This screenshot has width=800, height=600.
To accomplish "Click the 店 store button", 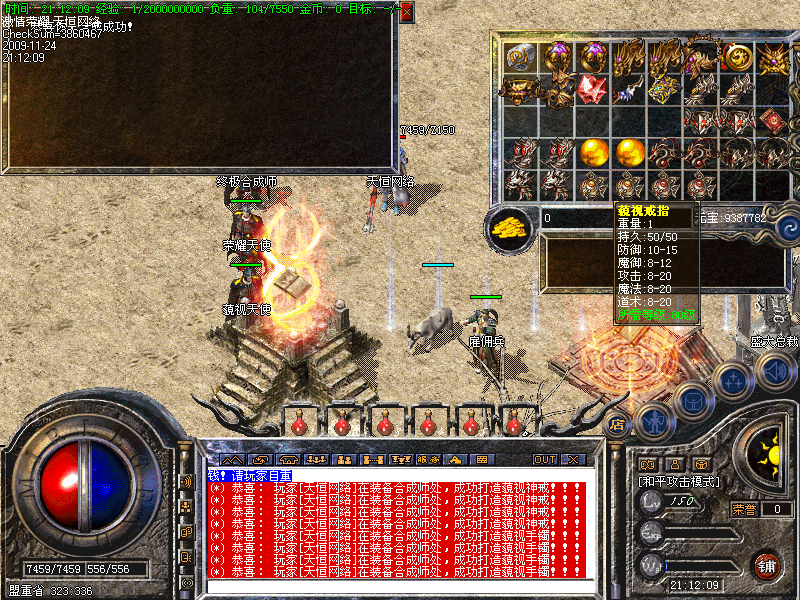I will click(x=618, y=423).
